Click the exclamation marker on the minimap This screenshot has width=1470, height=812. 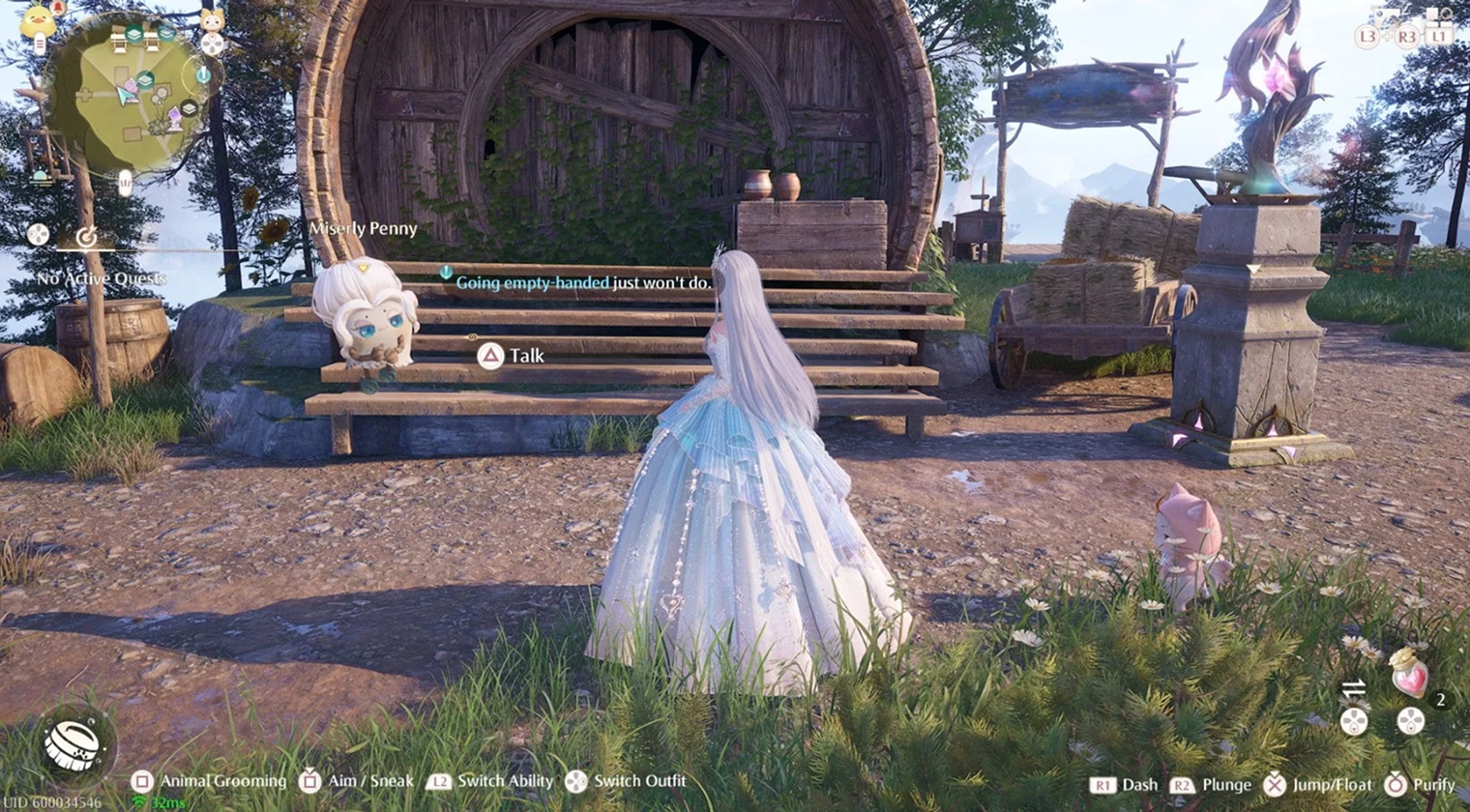click(x=202, y=73)
